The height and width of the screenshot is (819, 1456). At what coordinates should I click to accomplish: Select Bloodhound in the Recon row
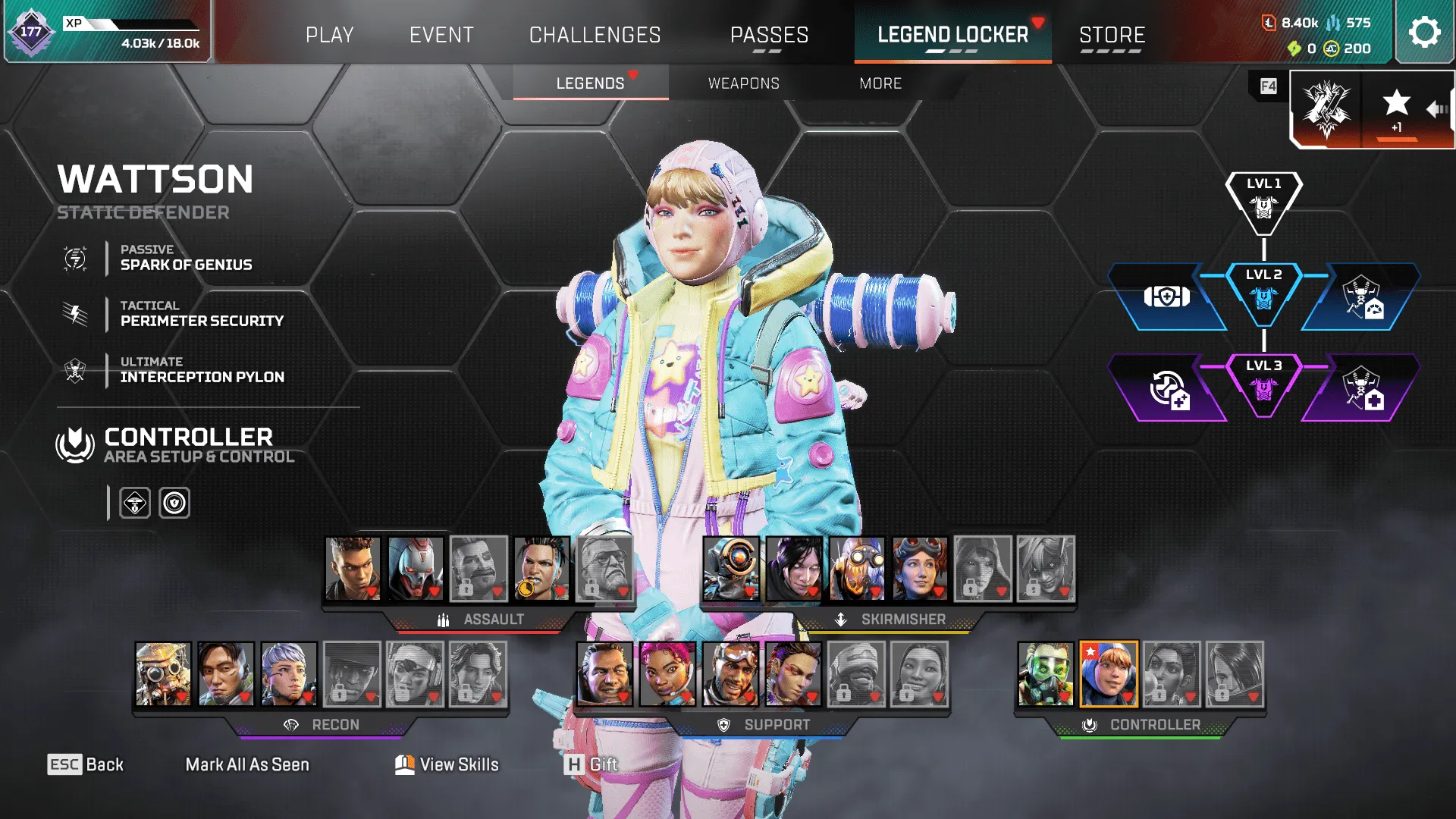pos(162,675)
